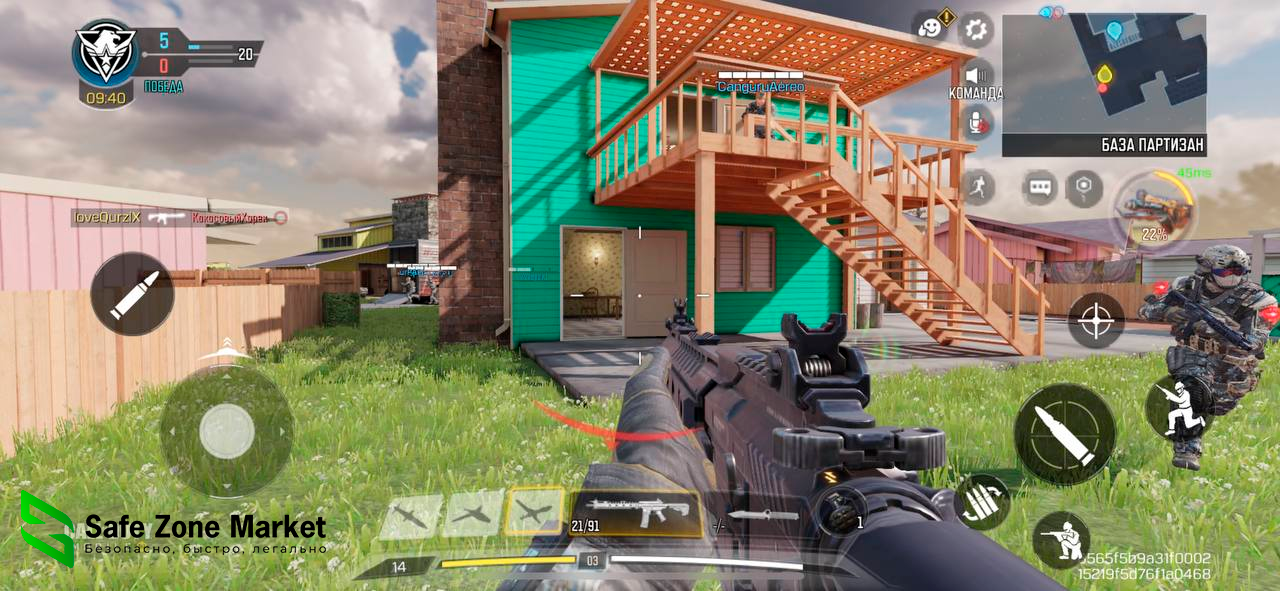The height and width of the screenshot is (591, 1280).
Task: Open the quick chat bubble button
Action: coord(1039,187)
